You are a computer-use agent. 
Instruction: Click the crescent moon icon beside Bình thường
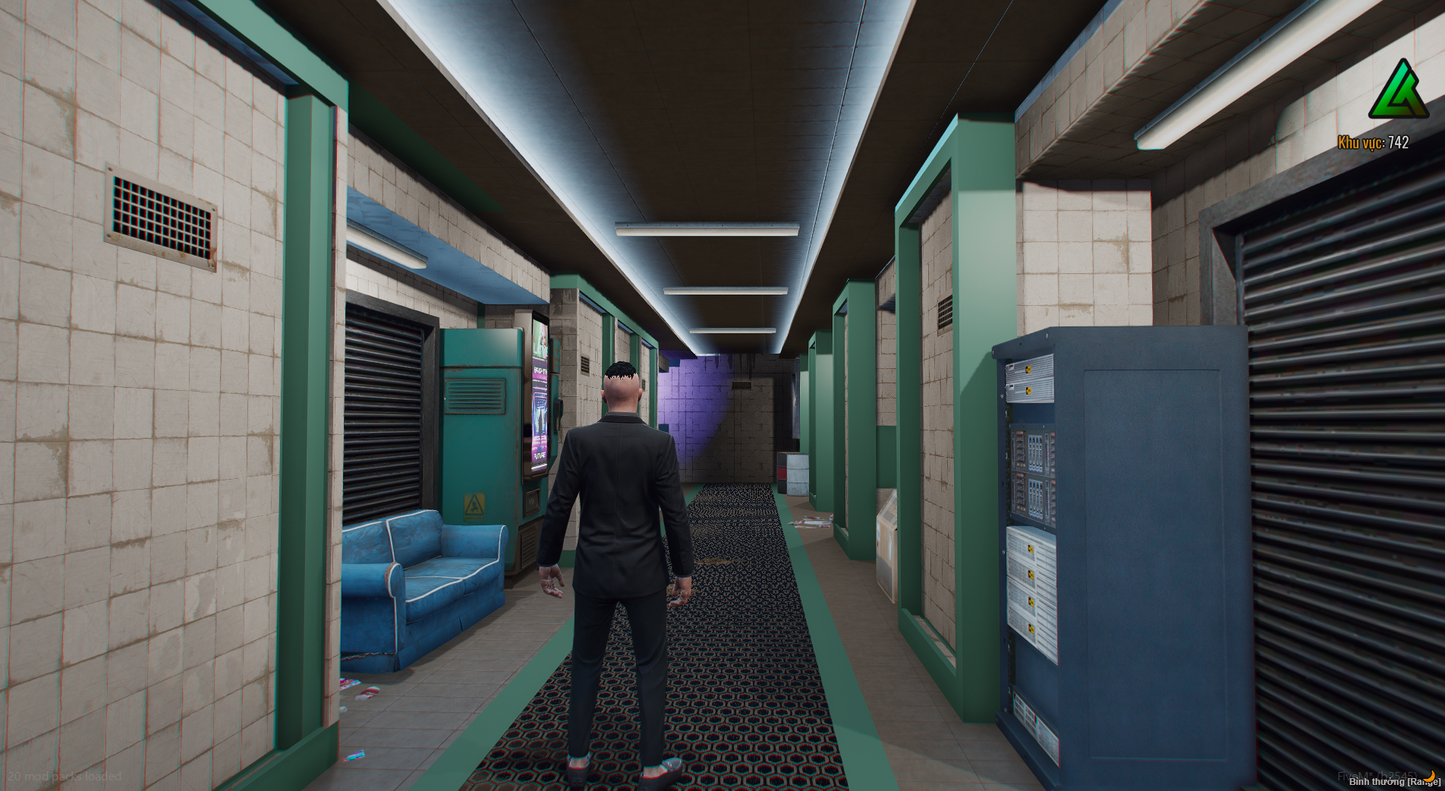(x=1431, y=777)
